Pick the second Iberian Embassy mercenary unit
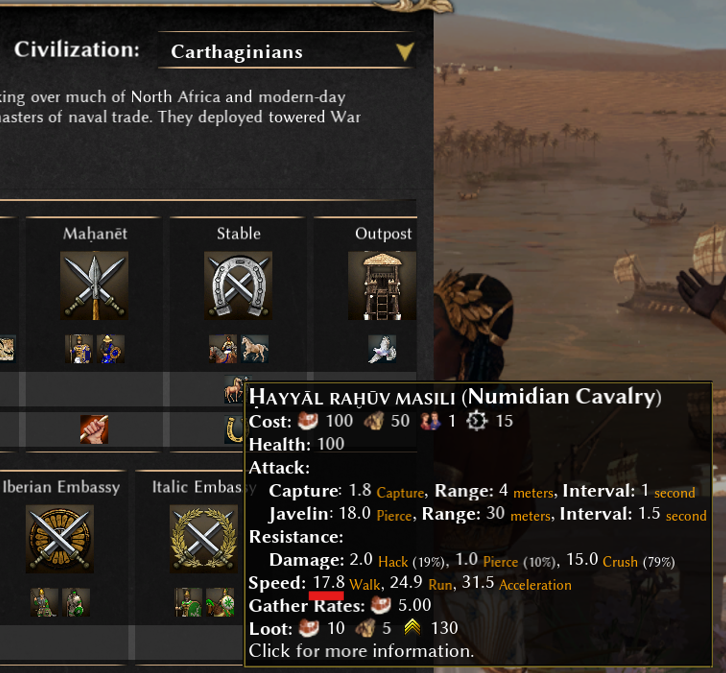Viewport: 726px width, 673px height. [x=75, y=602]
